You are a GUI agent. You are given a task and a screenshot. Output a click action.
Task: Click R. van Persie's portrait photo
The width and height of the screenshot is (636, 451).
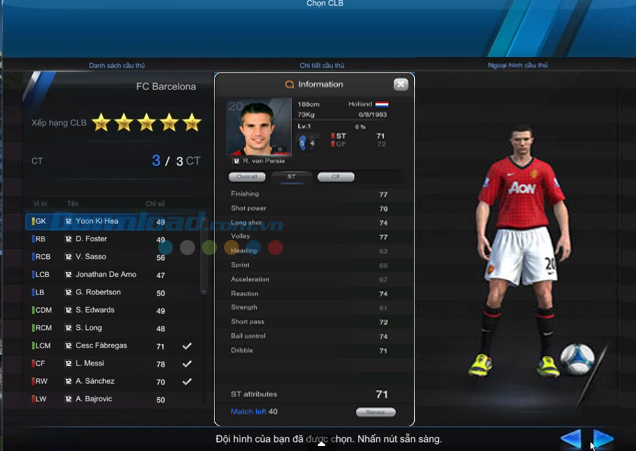tap(258, 128)
